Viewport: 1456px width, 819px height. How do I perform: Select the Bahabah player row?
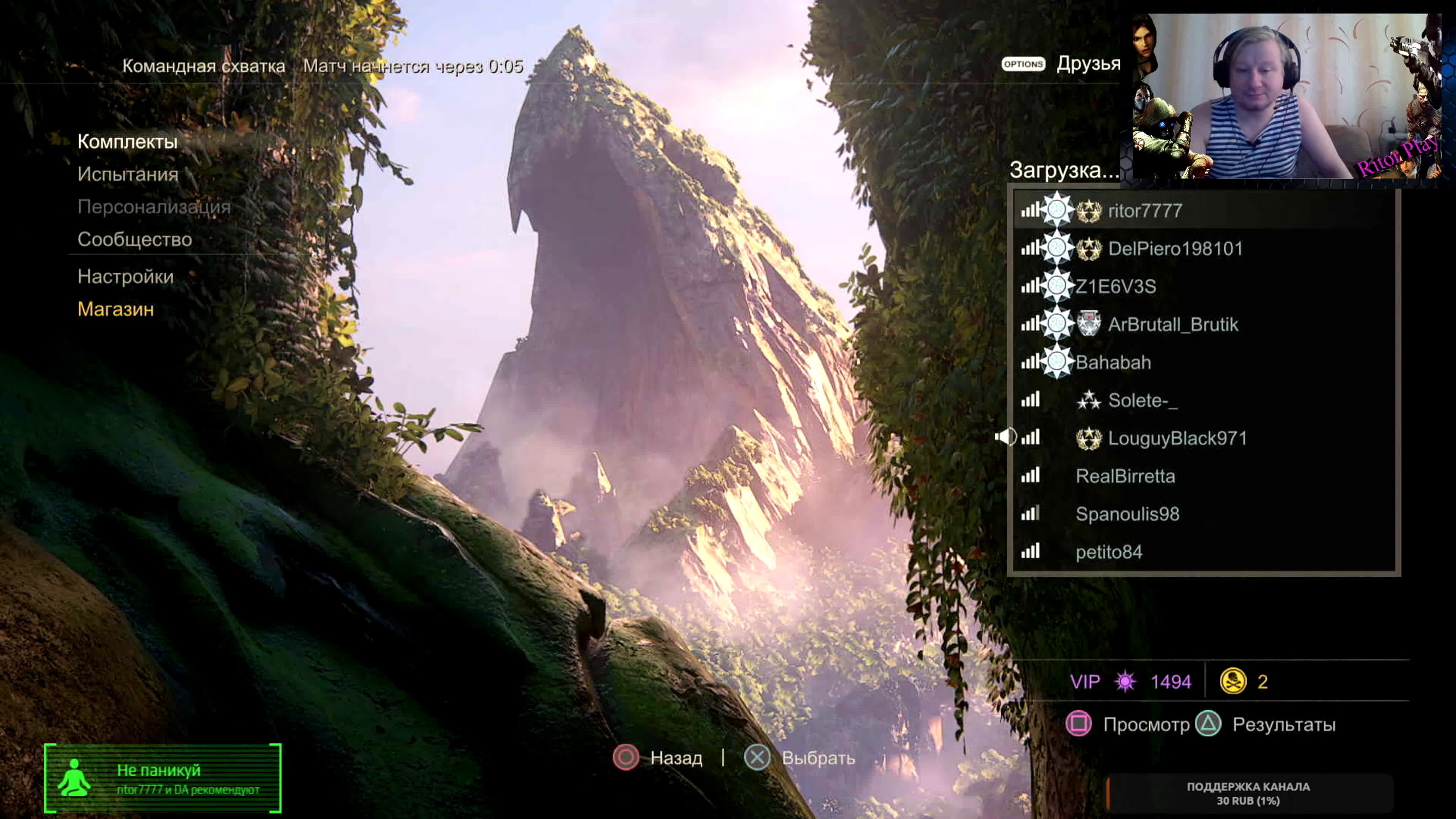click(x=1113, y=362)
